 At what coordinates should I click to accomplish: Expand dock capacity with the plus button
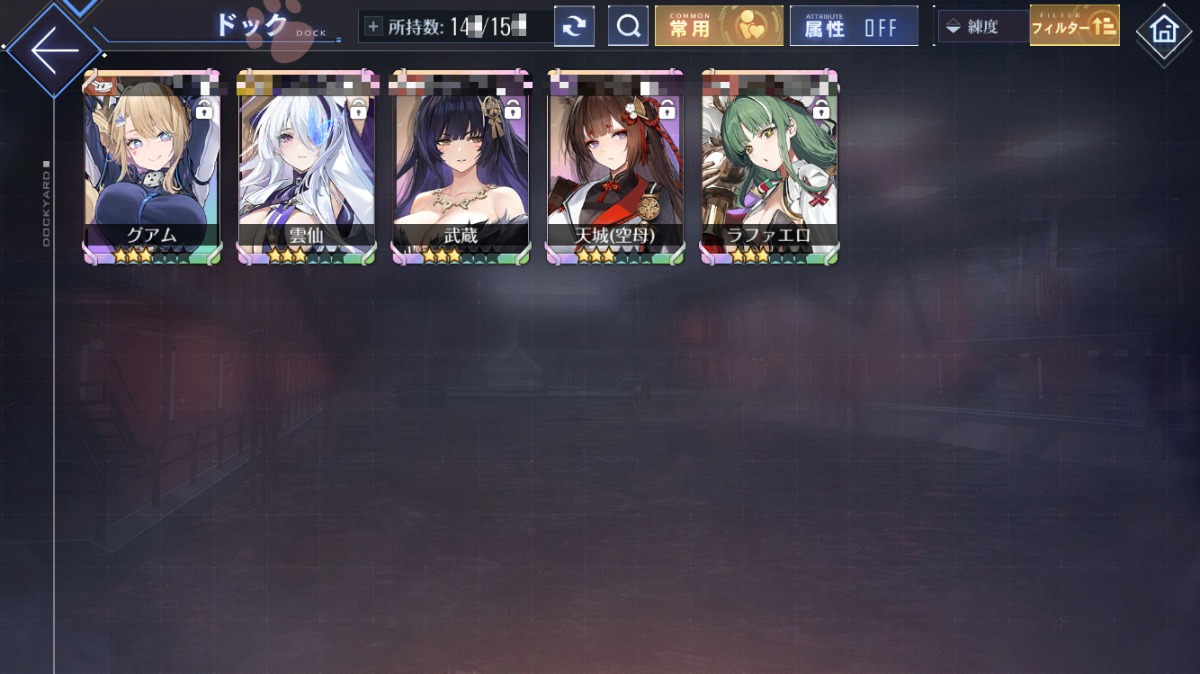[x=373, y=27]
